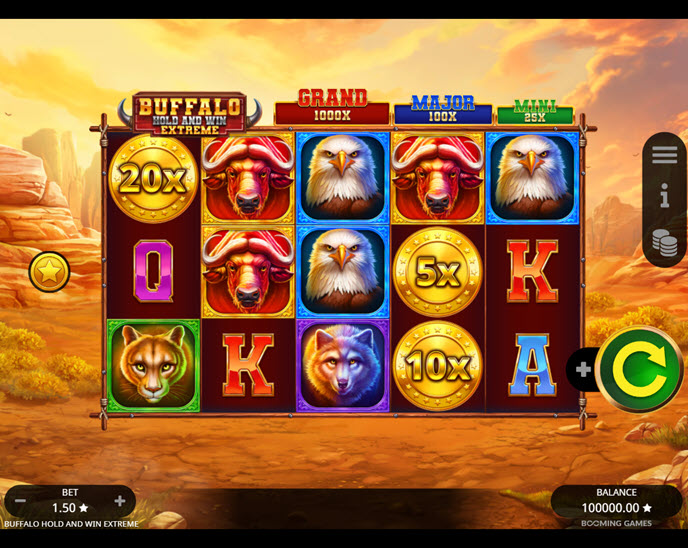Spin the reels with the green arrow button
688x548 pixels.
[x=639, y=369]
